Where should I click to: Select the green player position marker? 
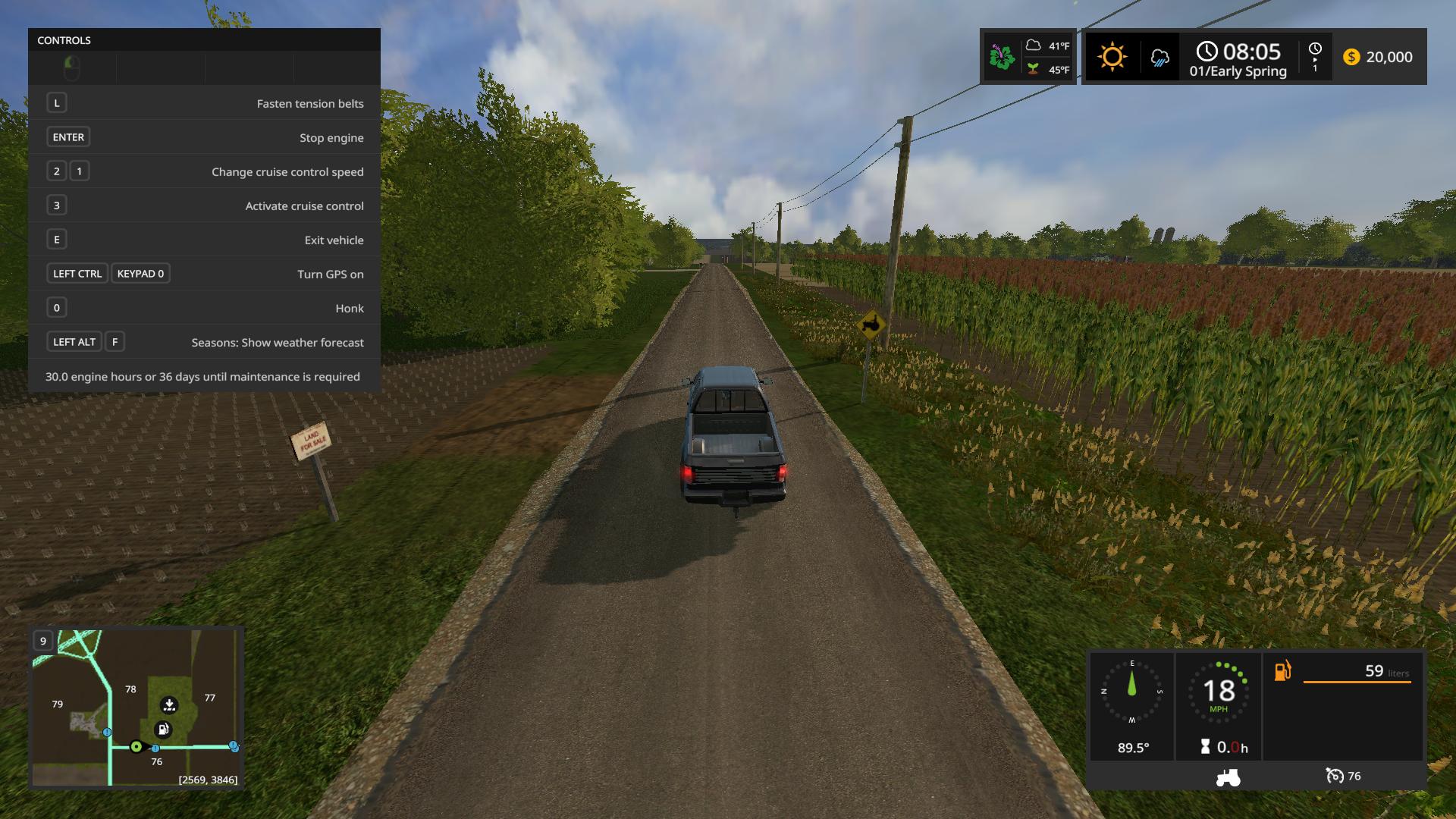[x=136, y=747]
